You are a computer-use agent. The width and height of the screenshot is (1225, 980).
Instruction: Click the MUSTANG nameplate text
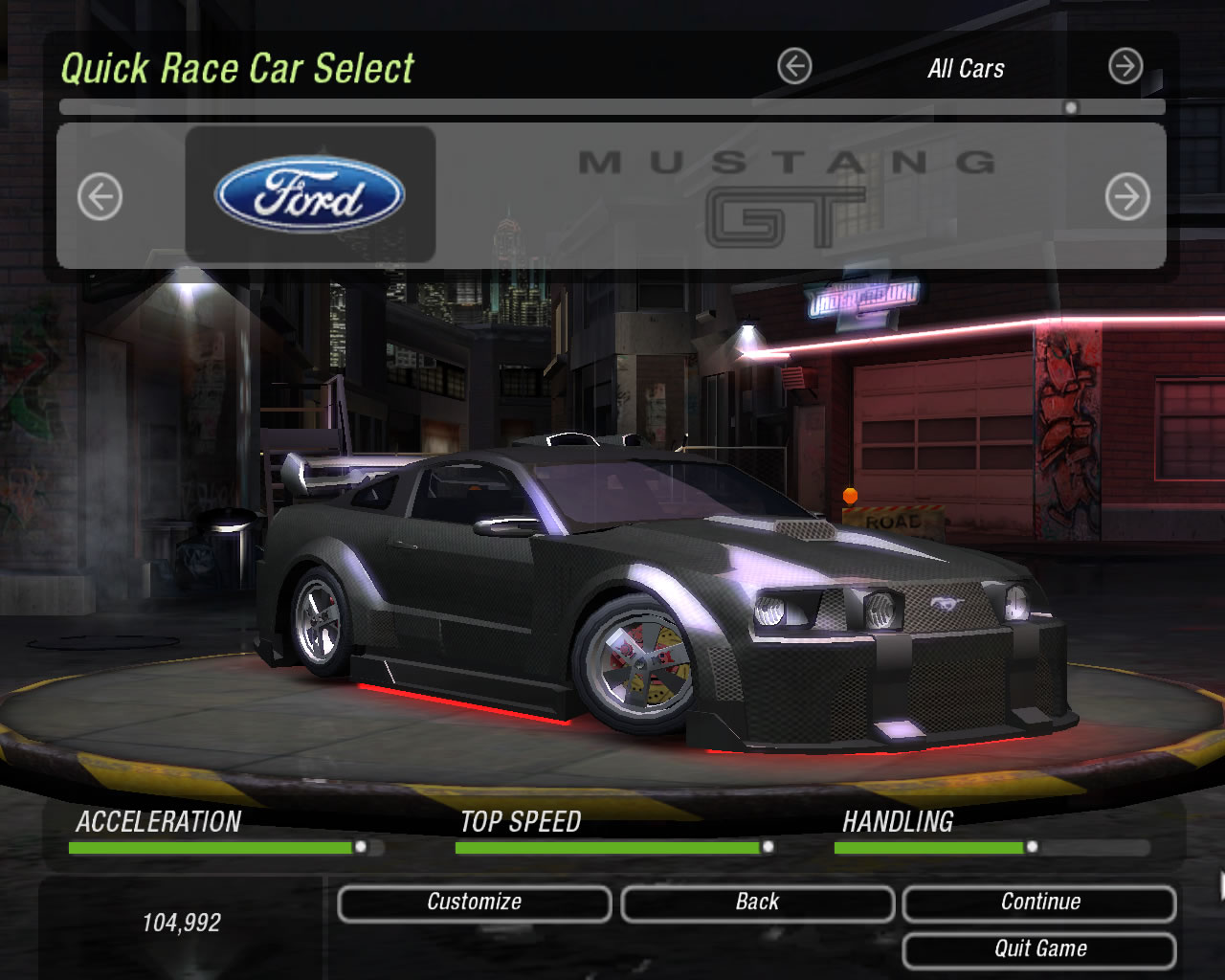tap(788, 158)
